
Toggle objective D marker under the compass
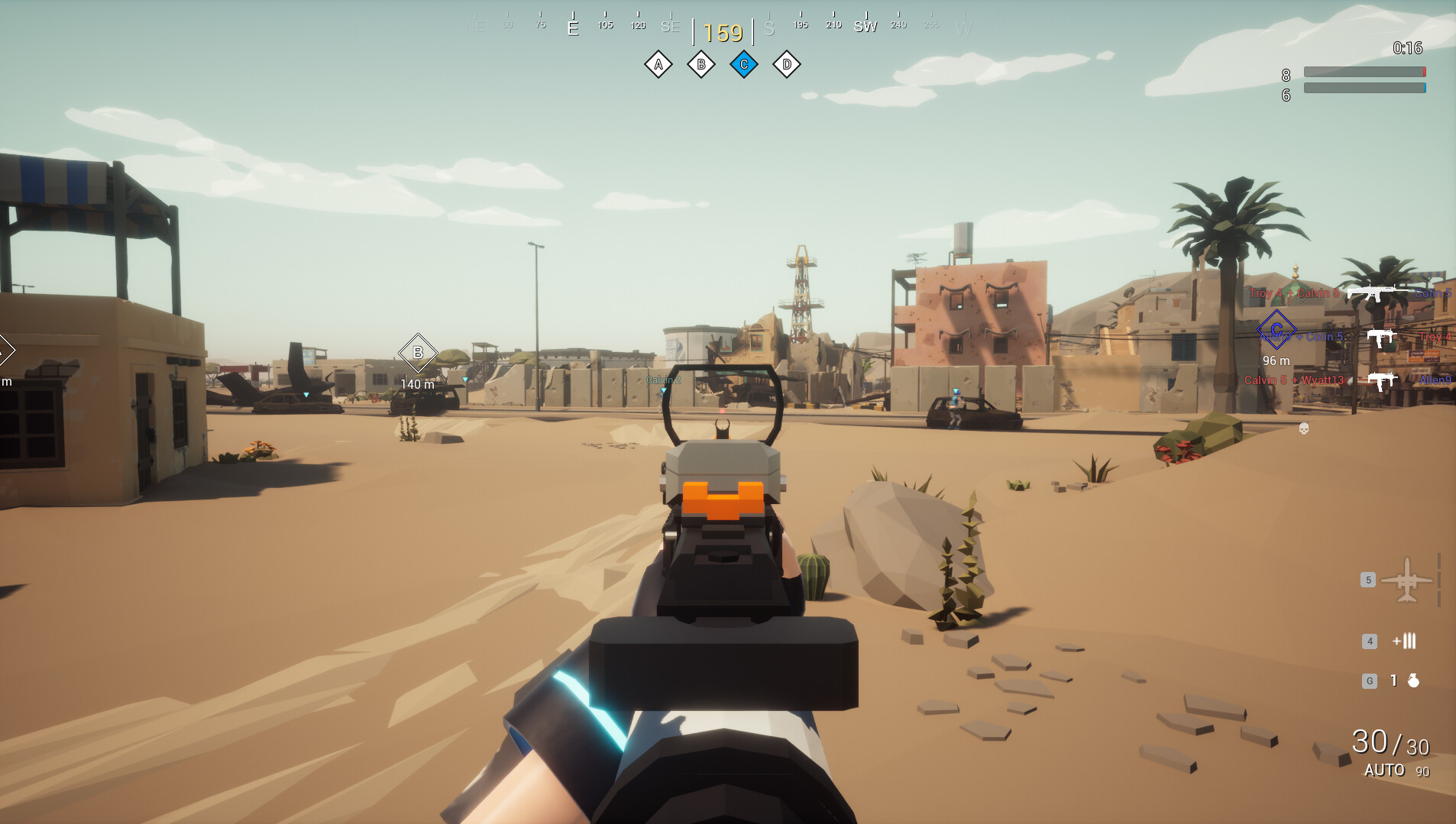[786, 64]
